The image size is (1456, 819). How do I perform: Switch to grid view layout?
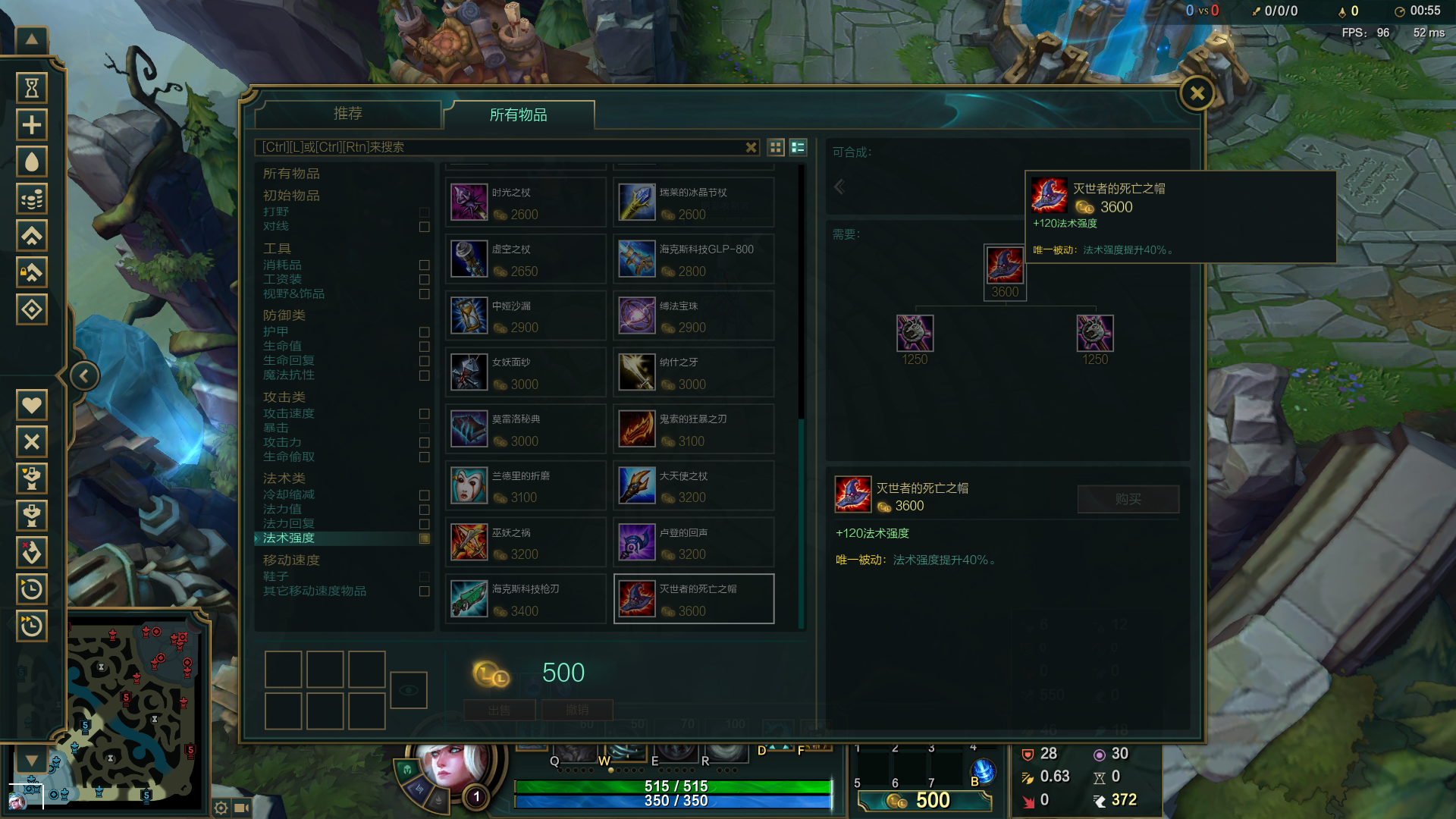tap(776, 147)
